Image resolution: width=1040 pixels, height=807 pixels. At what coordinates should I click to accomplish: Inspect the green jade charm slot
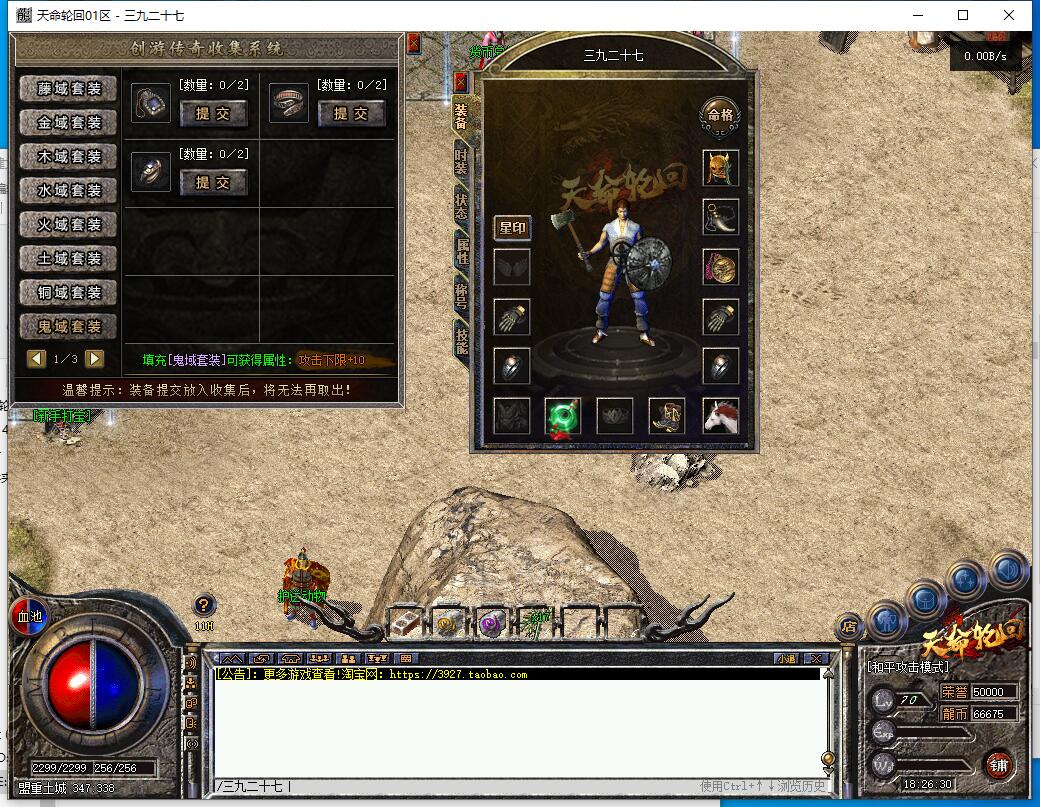pyautogui.click(x=564, y=416)
